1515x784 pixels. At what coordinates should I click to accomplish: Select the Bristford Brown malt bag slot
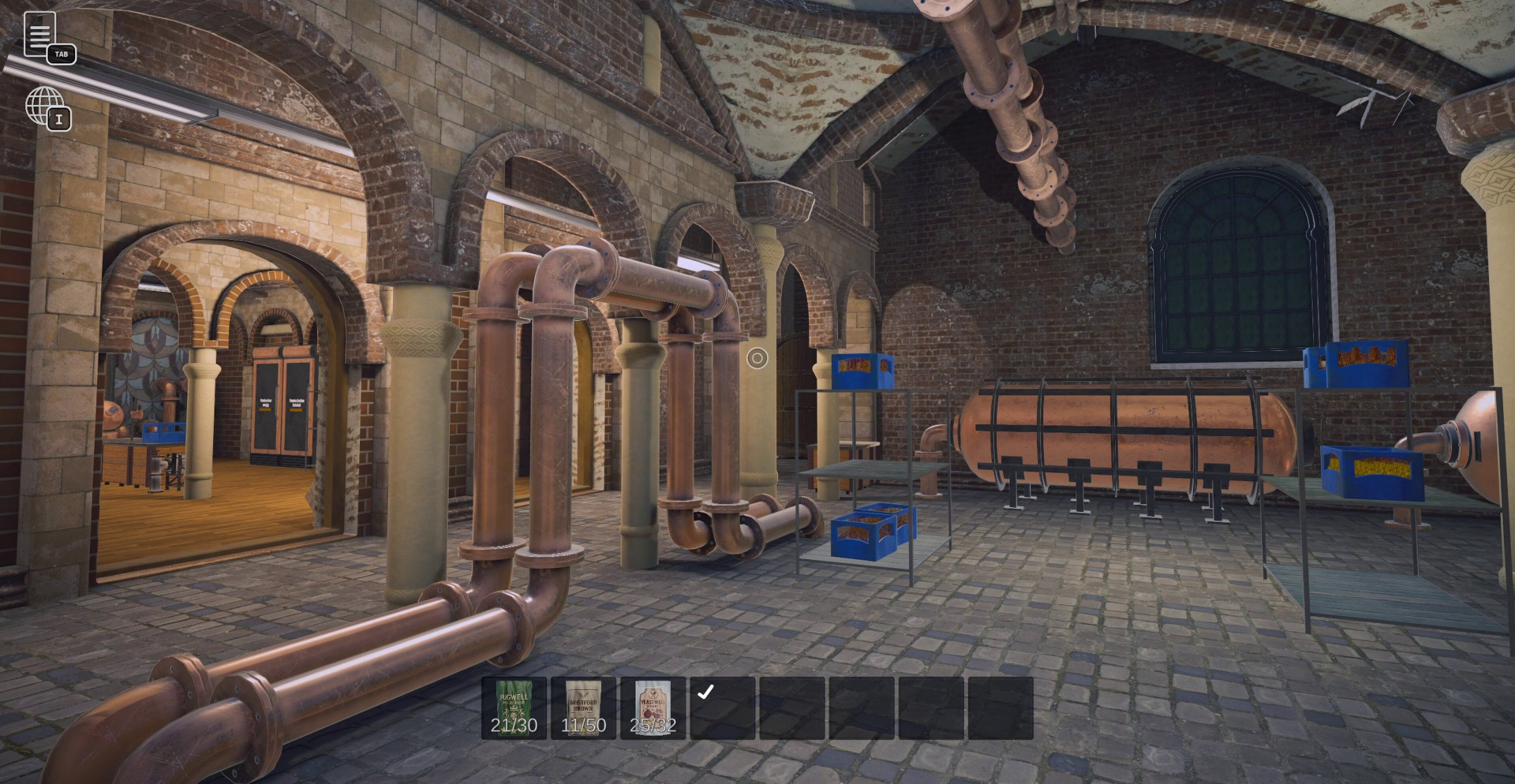click(x=583, y=707)
